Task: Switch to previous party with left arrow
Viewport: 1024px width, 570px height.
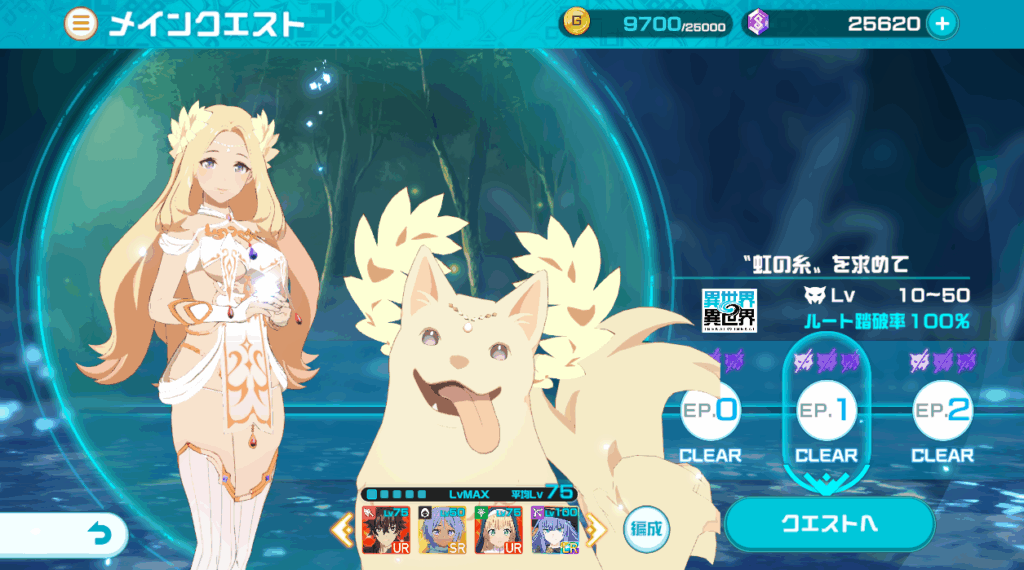Action: [x=341, y=530]
